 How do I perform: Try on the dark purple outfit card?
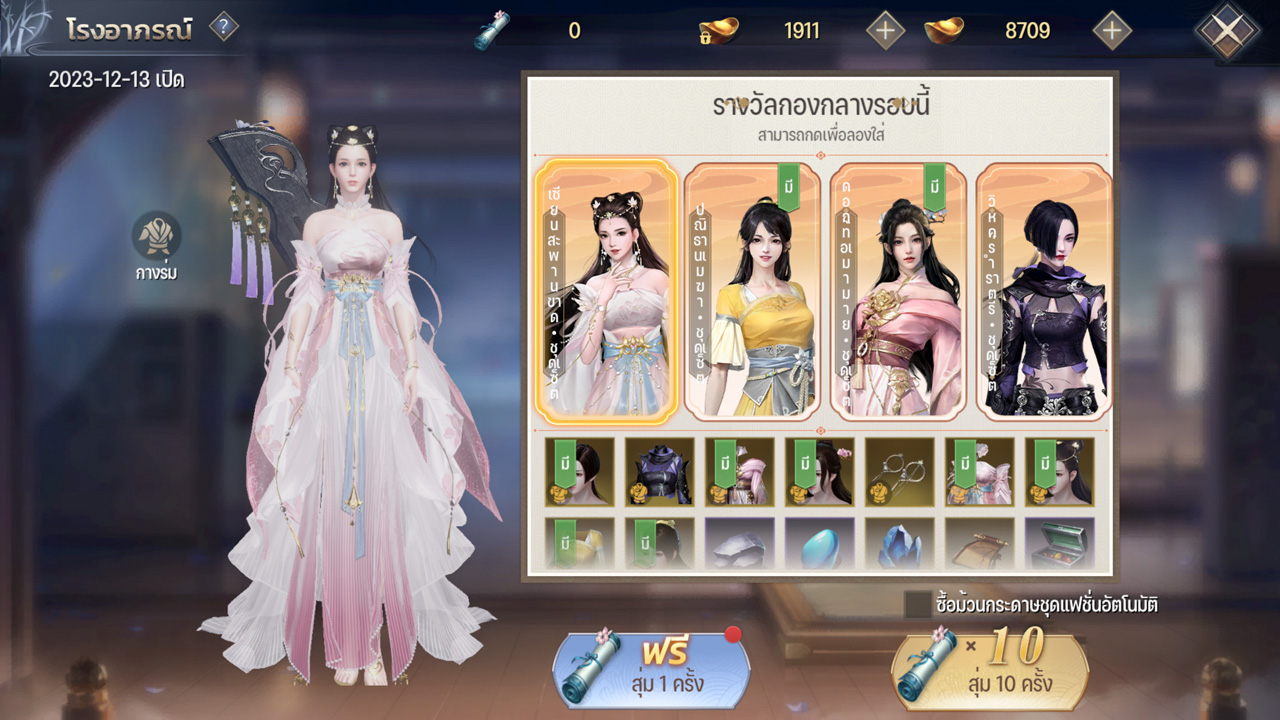click(x=1044, y=290)
